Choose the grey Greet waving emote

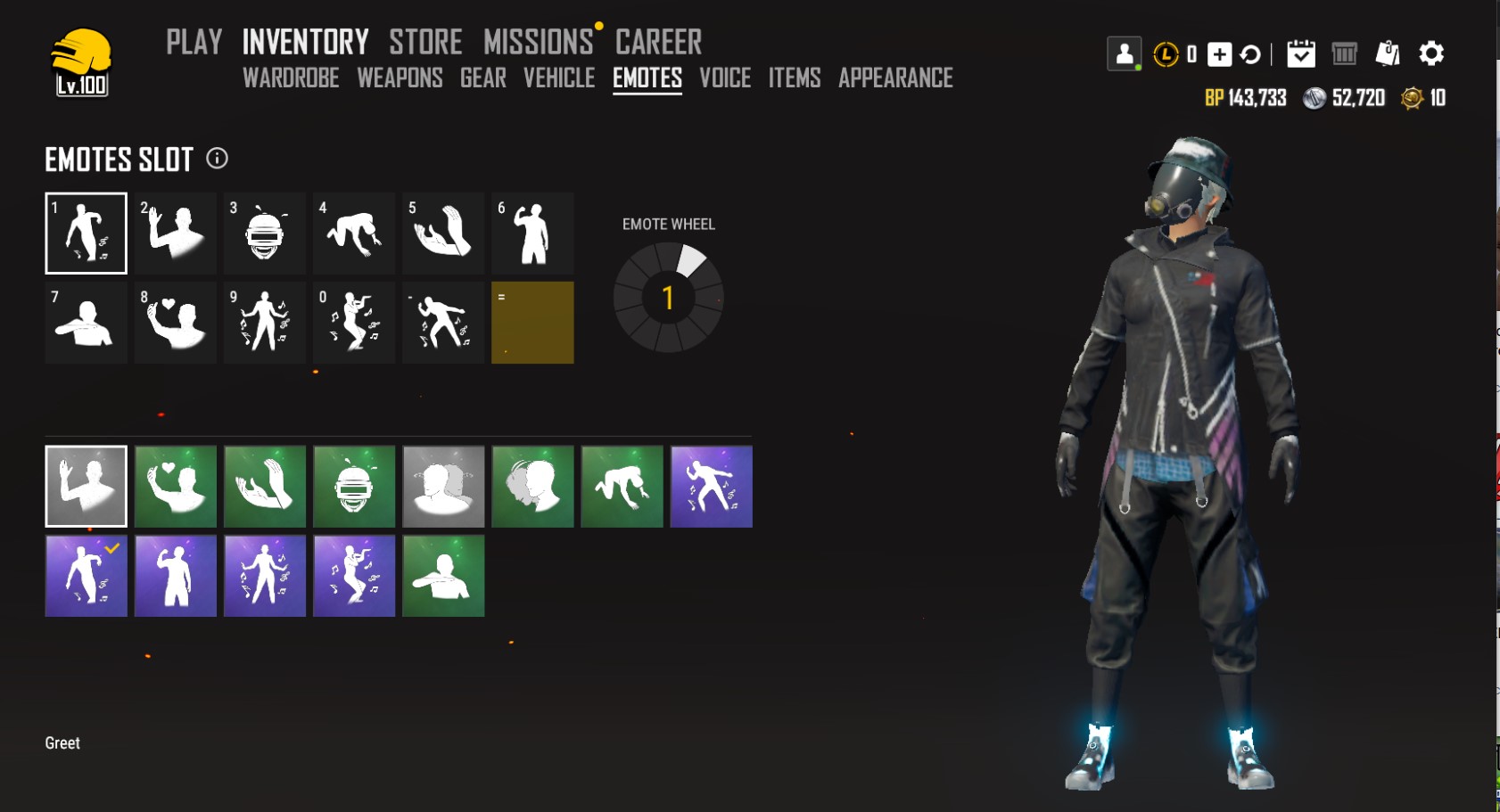[87, 487]
